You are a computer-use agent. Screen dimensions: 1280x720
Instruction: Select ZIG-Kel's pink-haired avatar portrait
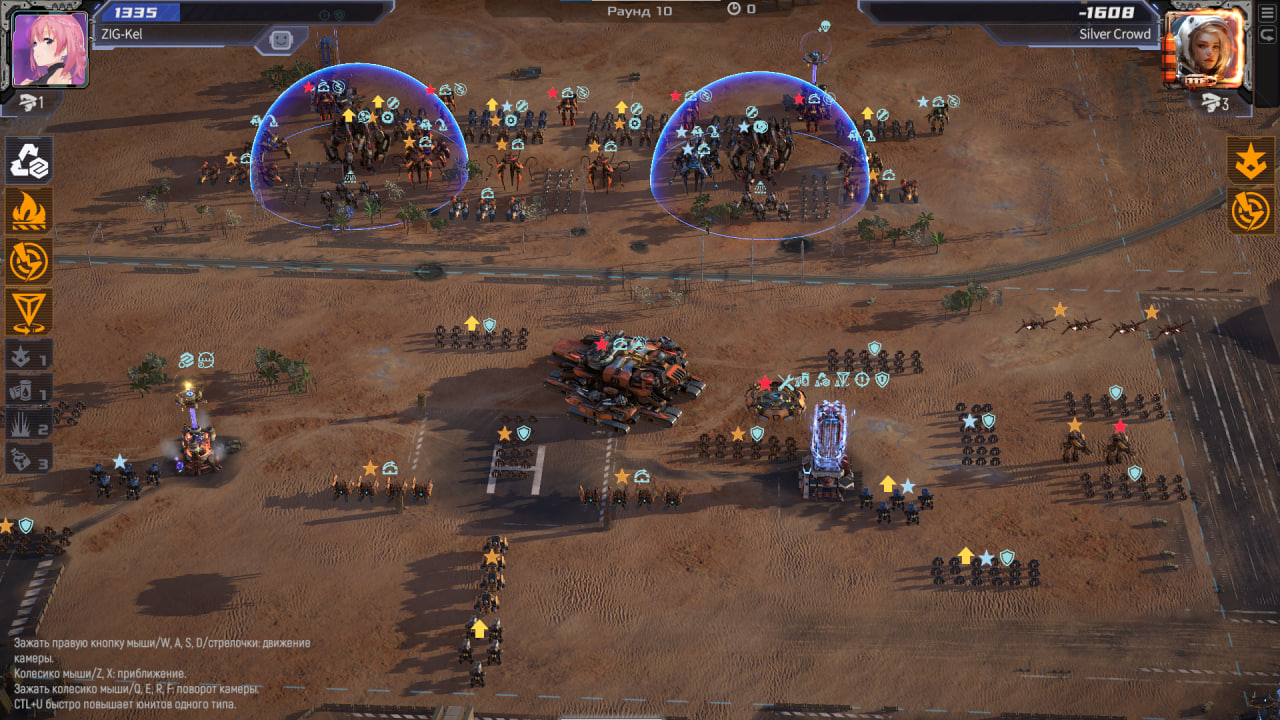[50, 47]
